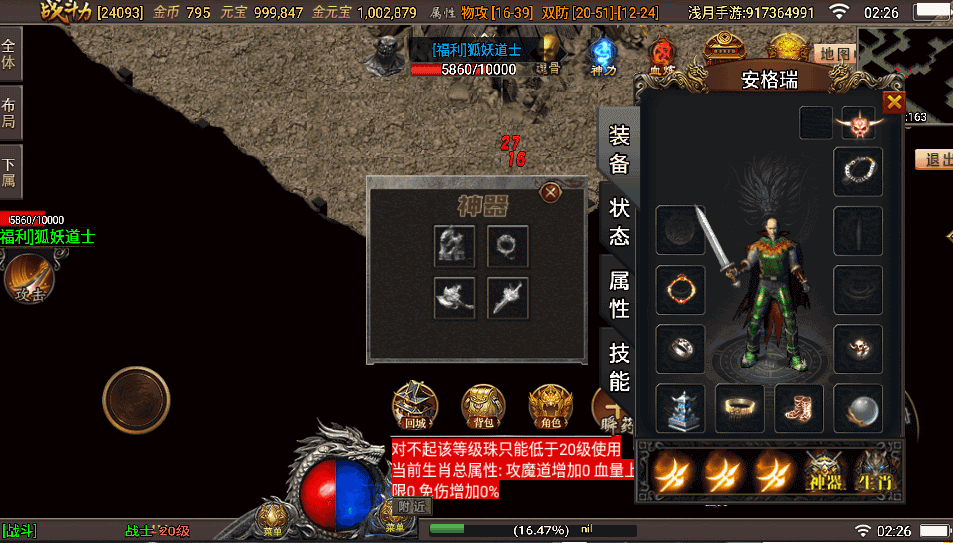Screen dimensions: 953x543
Task: Switch to the 装备 equipment tab
Action: 619,148
